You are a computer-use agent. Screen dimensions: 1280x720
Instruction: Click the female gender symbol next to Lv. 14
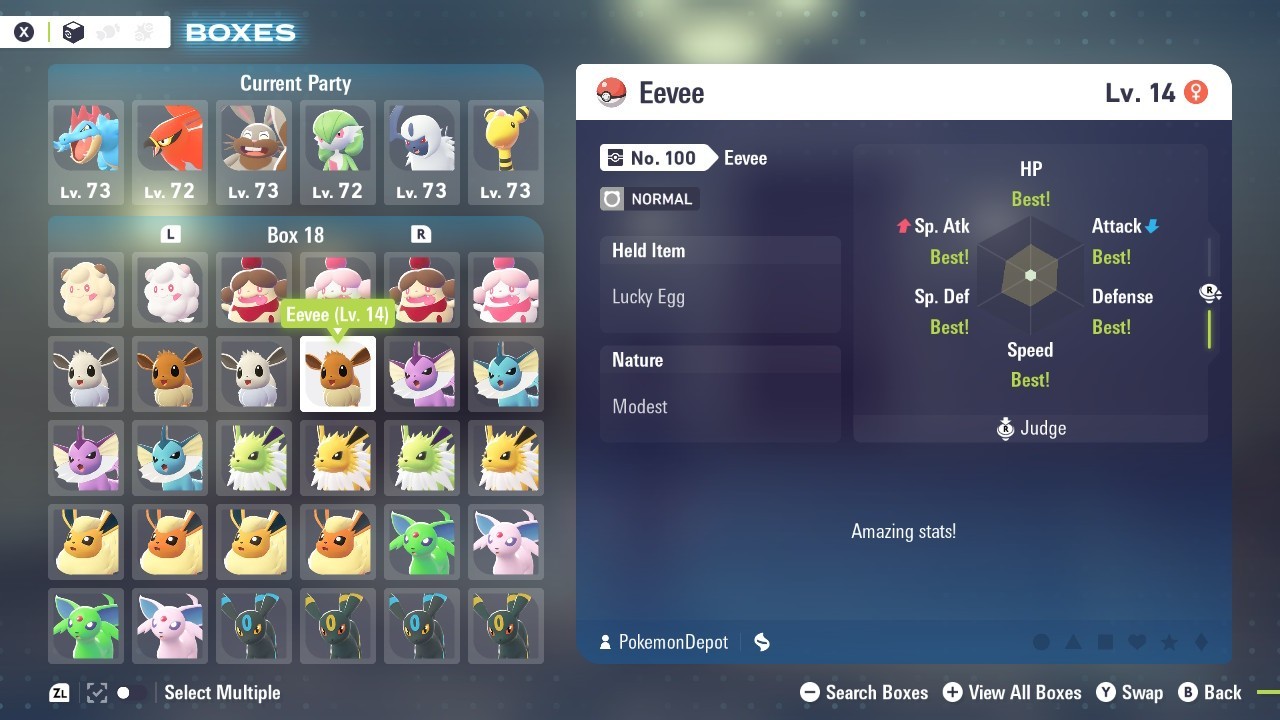(x=1196, y=90)
